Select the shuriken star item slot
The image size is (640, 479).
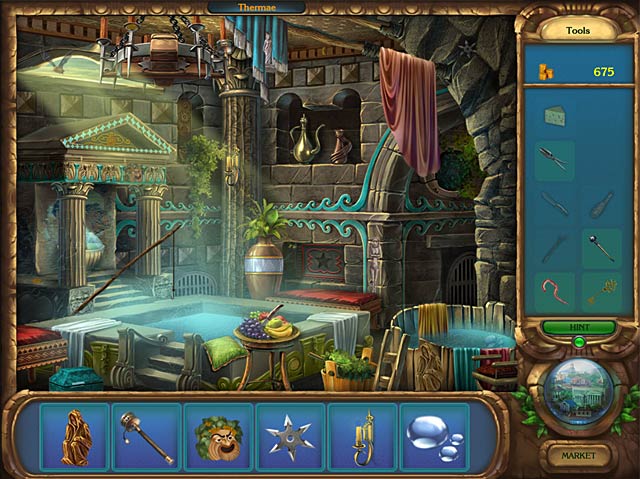[x=290, y=437]
